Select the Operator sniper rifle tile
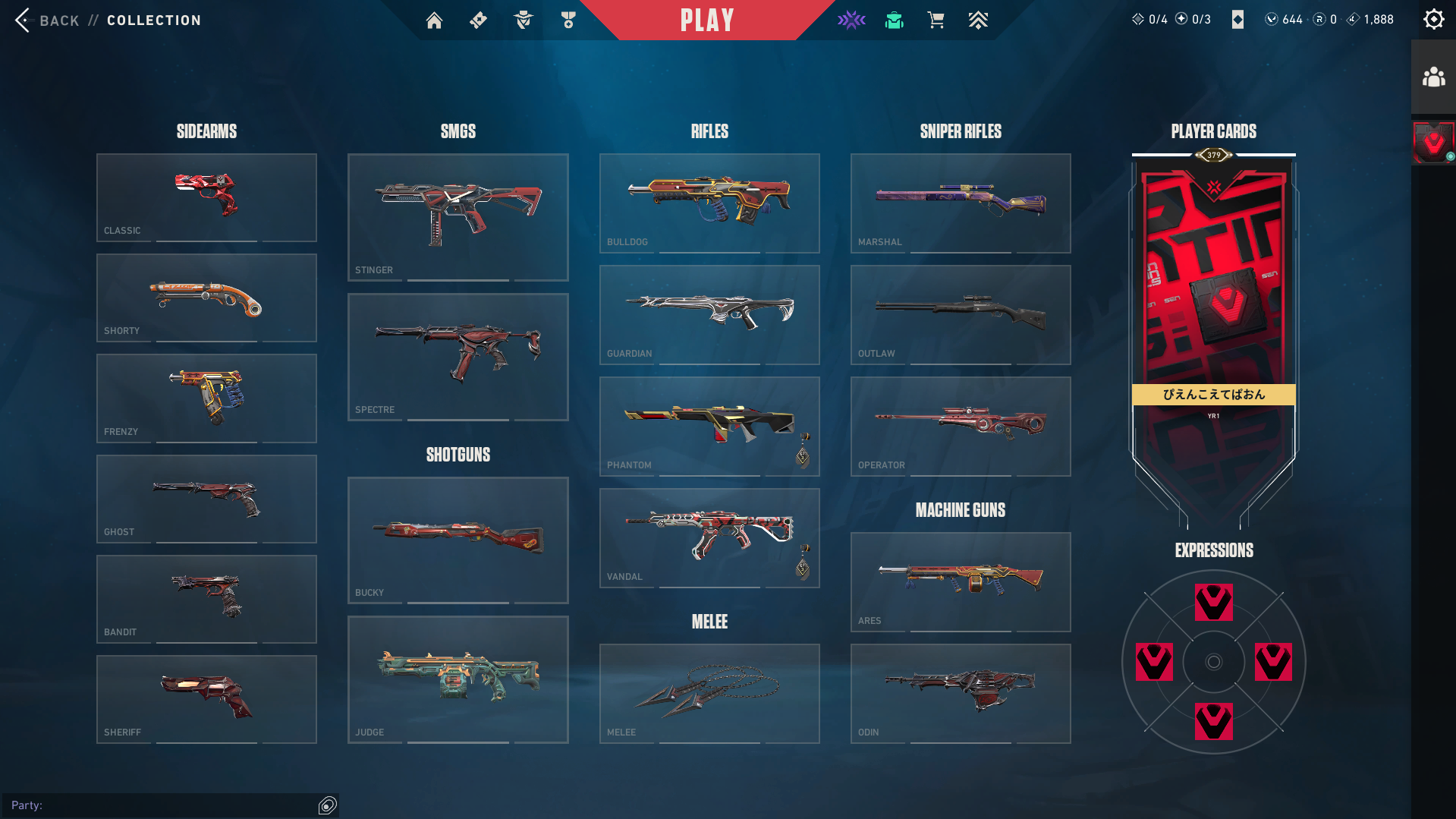This screenshot has height=819, width=1456. pos(961,427)
